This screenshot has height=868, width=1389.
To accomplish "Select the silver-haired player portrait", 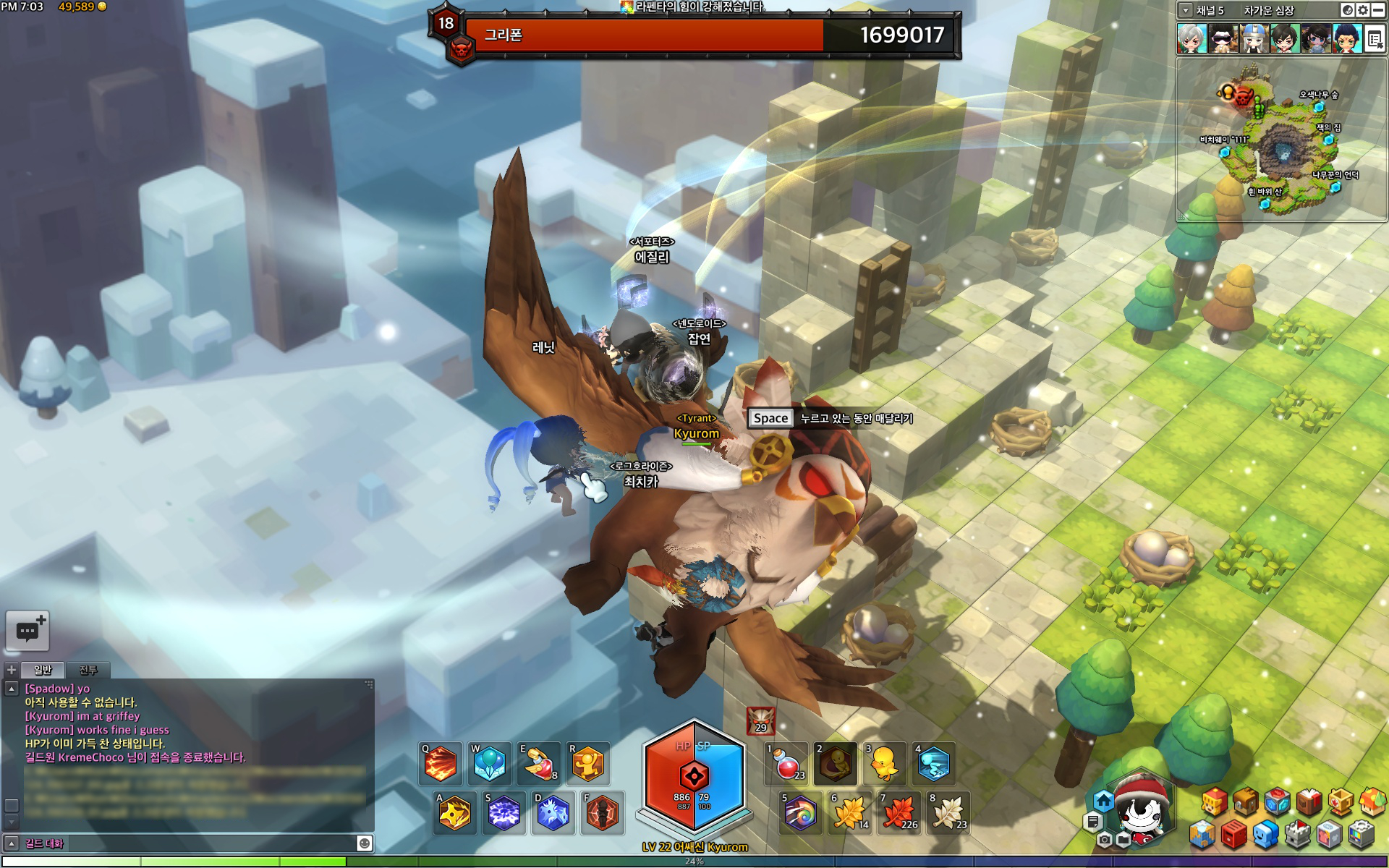I will pos(1191,38).
